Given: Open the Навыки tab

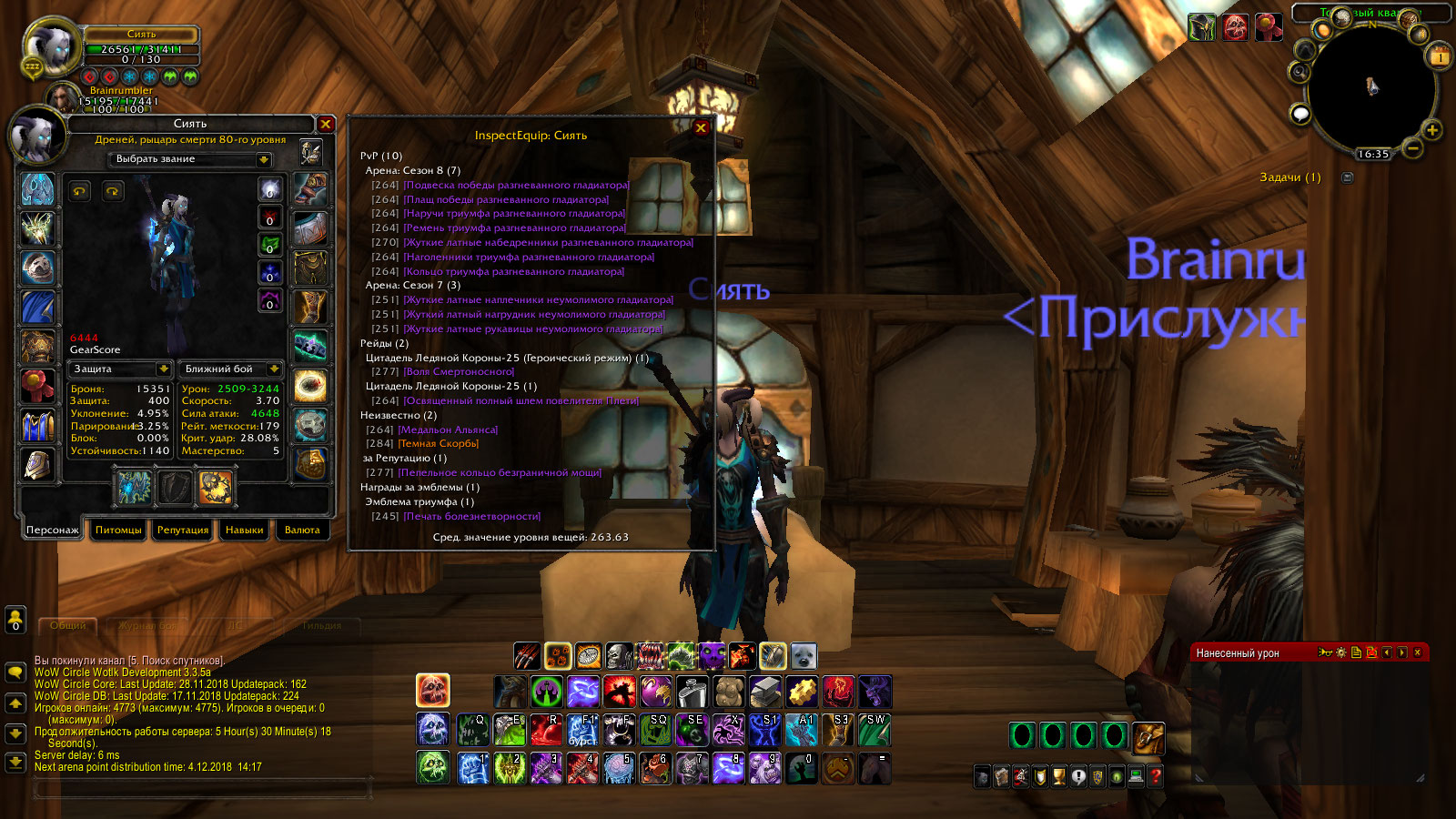Looking at the screenshot, I should (244, 530).
